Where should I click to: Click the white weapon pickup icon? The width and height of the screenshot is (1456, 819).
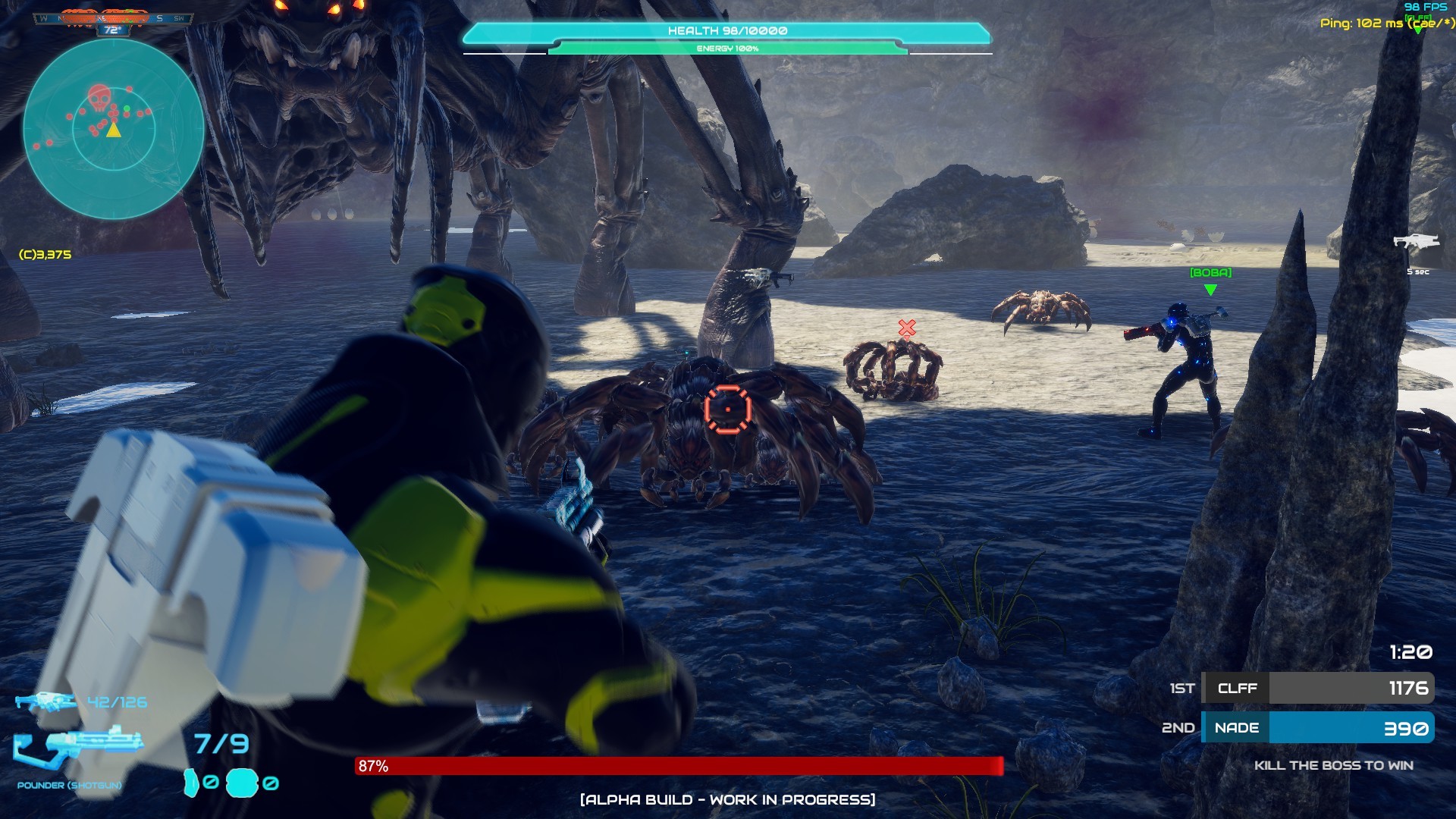(1416, 242)
